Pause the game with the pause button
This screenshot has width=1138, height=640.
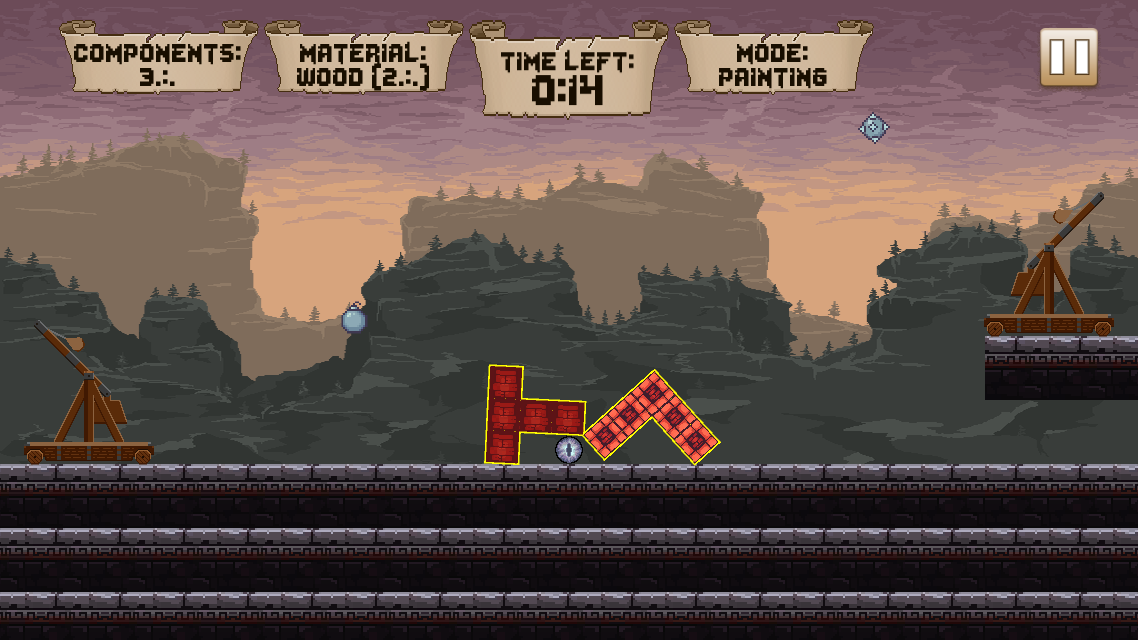(x=1068, y=57)
